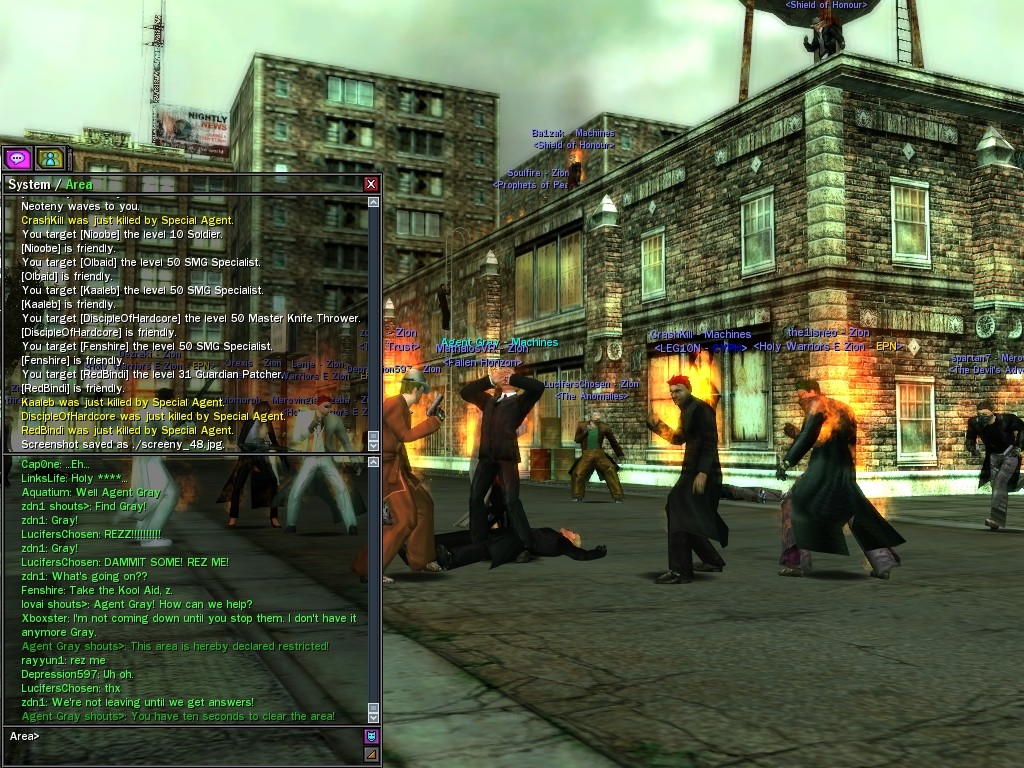
Task: Select the System channel label in header
Action: (x=28, y=185)
